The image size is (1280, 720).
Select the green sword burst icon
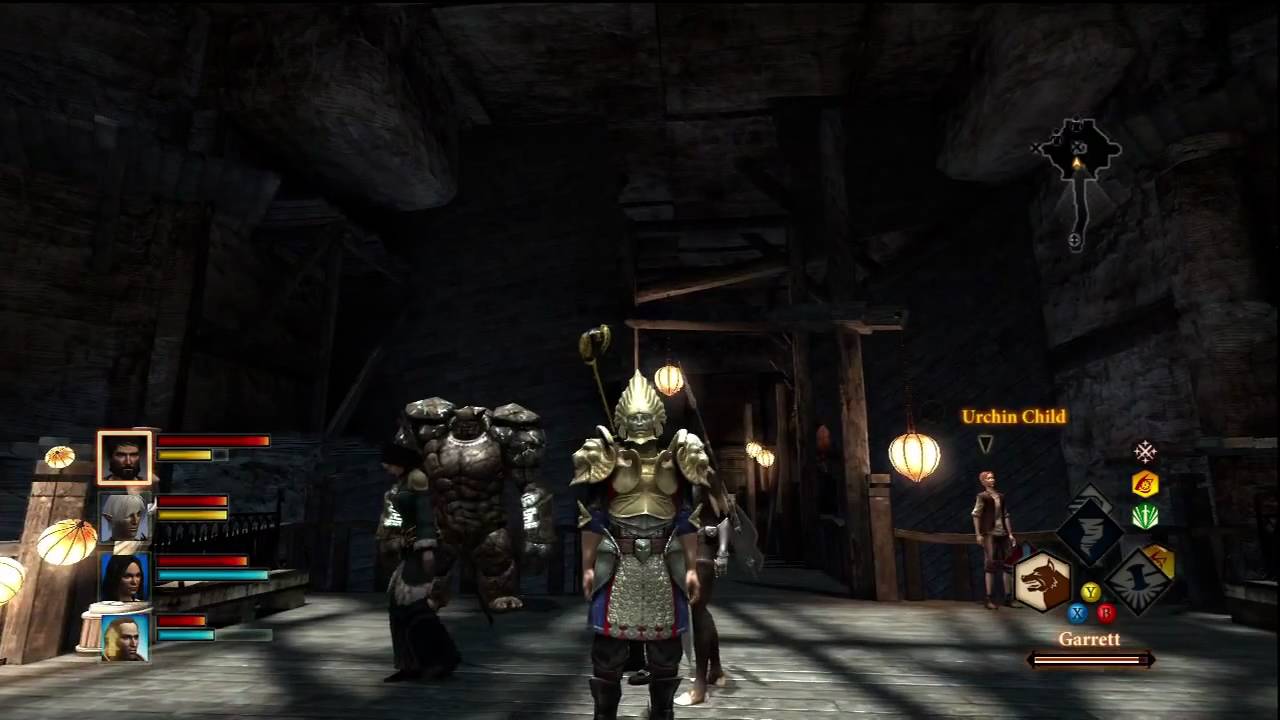1145,516
